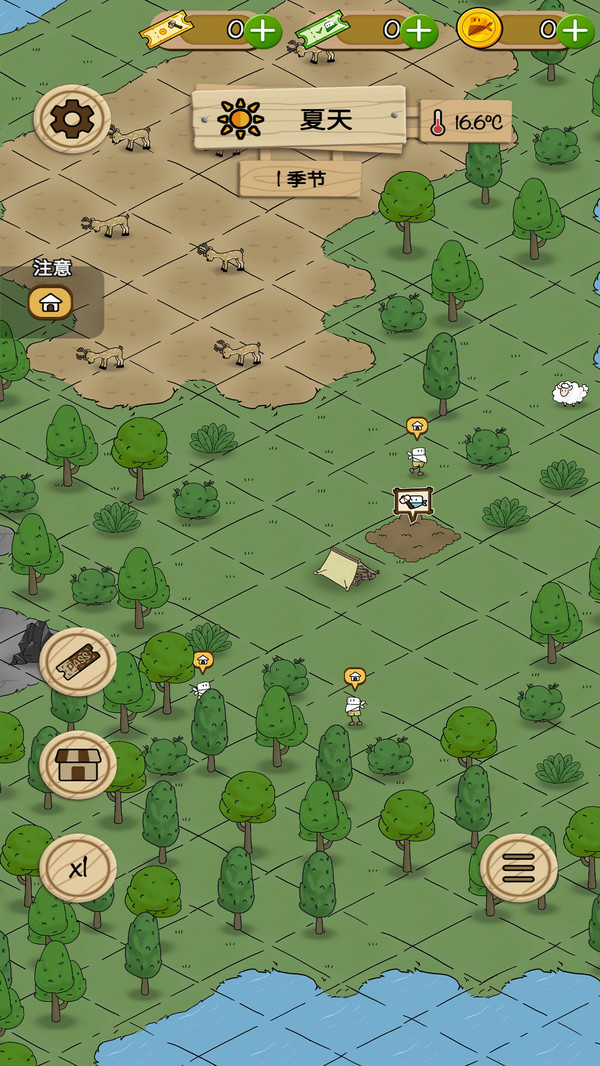Add more green tickets with the plus button
This screenshot has width=600, height=1066.
[419, 30]
